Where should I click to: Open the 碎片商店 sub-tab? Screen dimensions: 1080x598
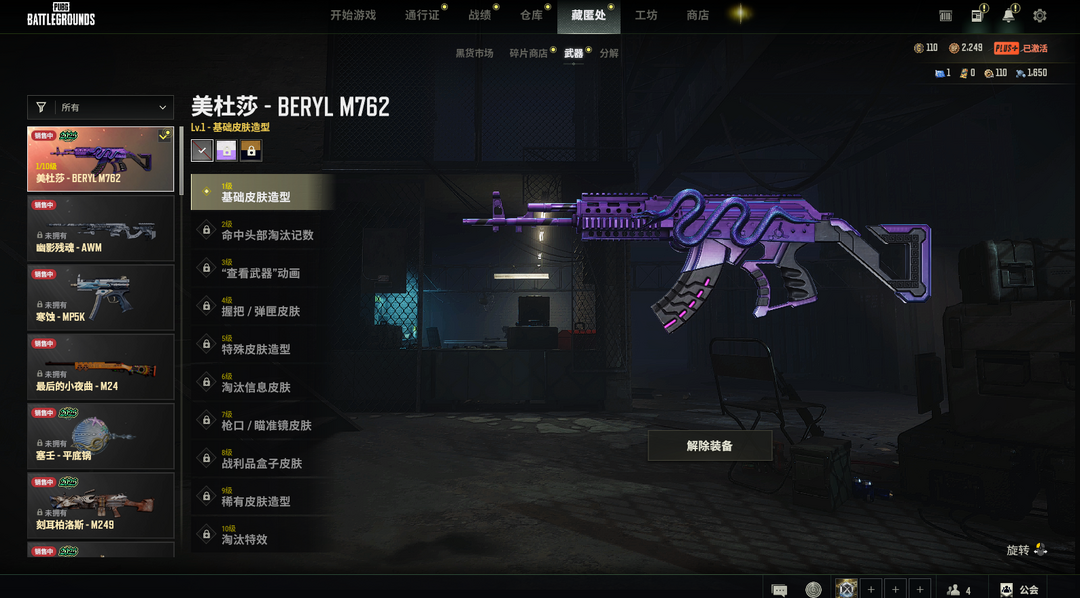tap(528, 53)
